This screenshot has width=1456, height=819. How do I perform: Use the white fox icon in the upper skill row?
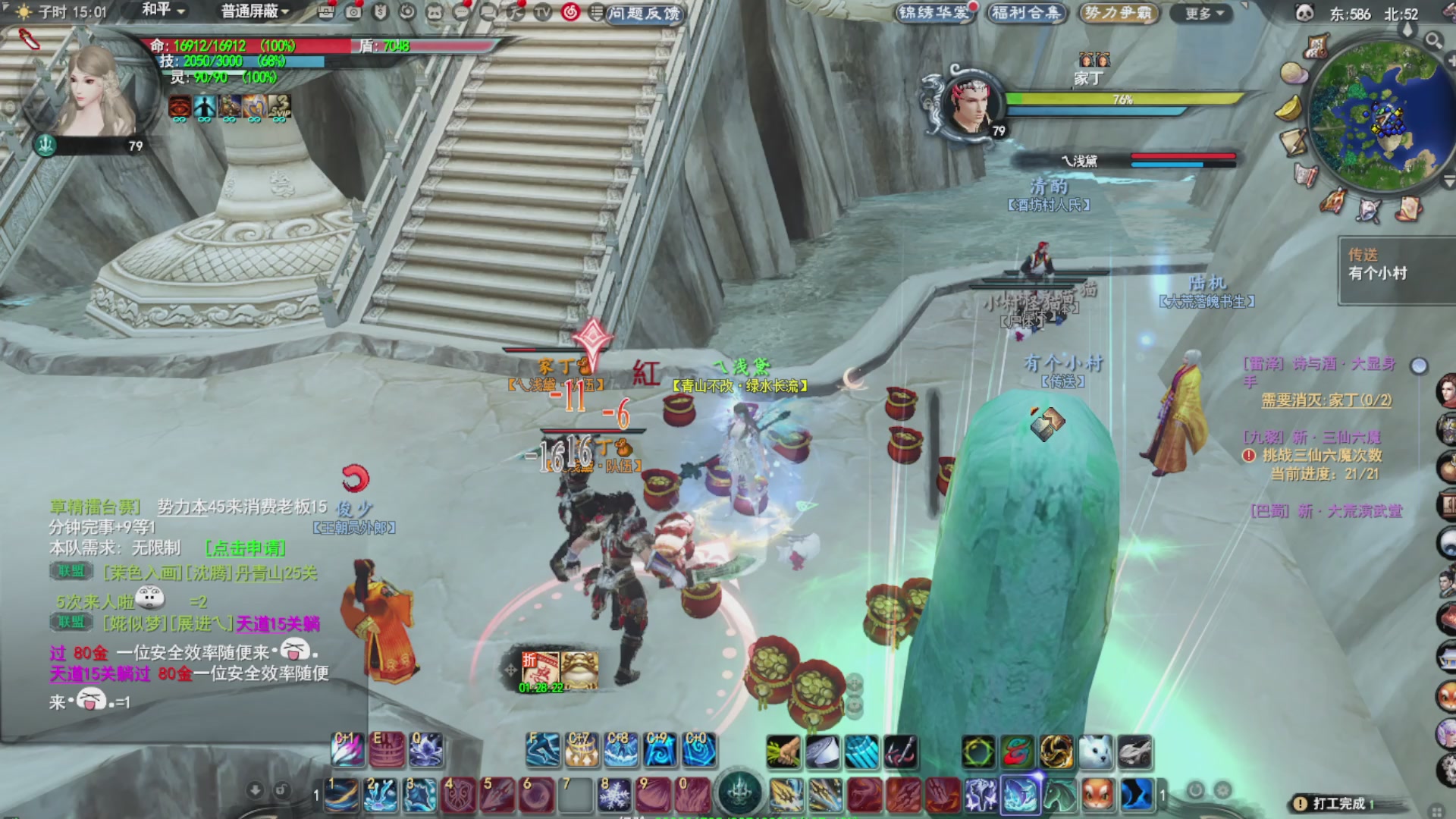(x=1095, y=751)
